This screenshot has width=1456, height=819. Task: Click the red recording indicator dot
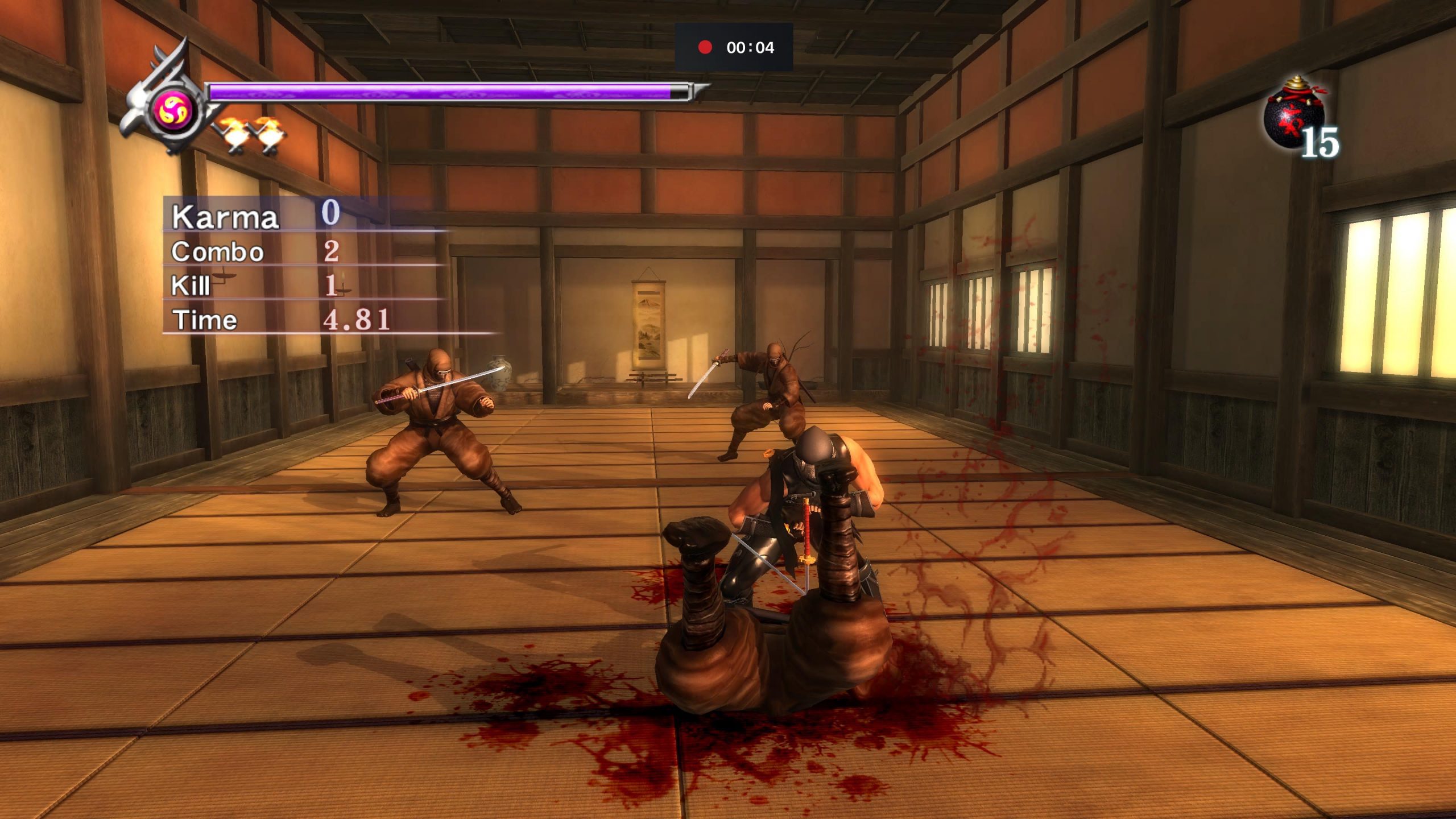coord(705,48)
